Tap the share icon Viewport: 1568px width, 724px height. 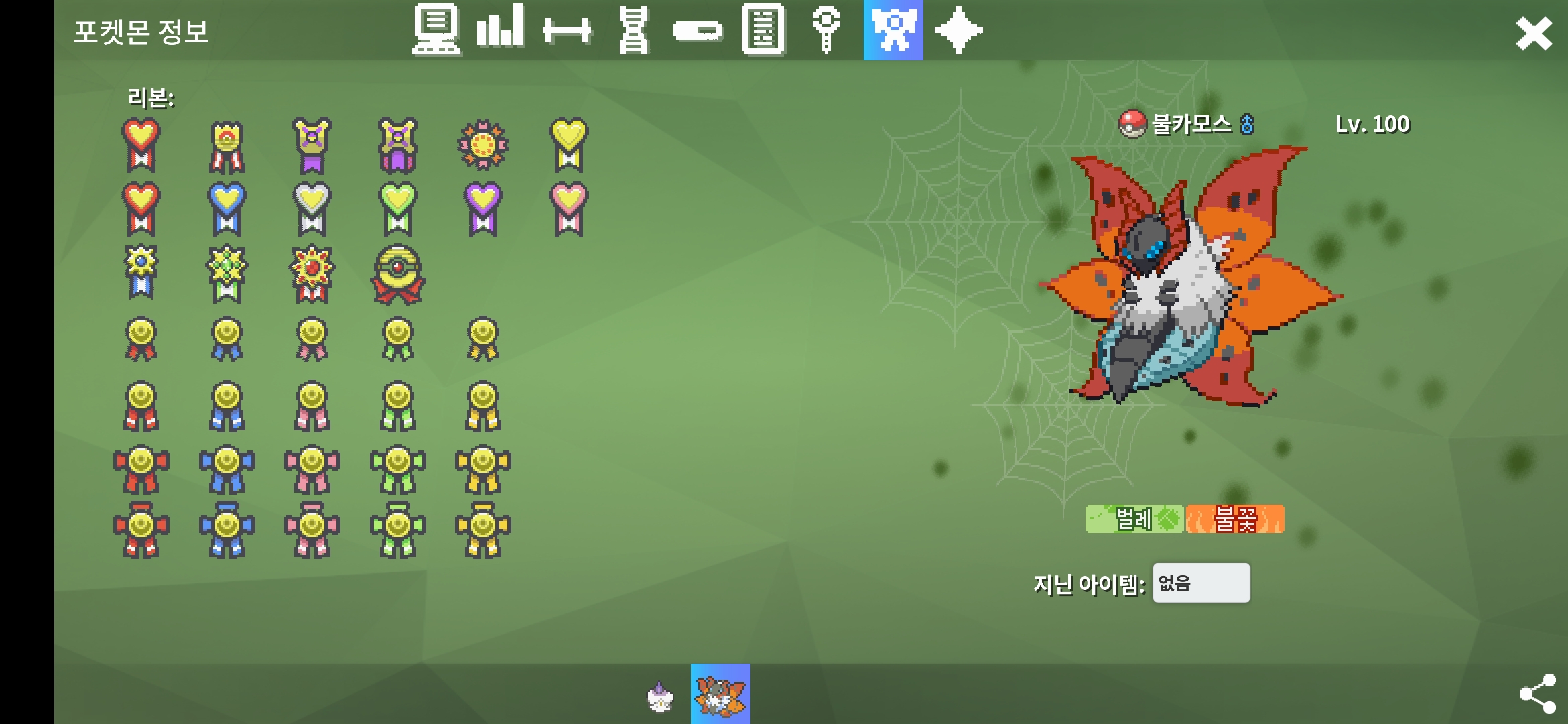[1537, 694]
